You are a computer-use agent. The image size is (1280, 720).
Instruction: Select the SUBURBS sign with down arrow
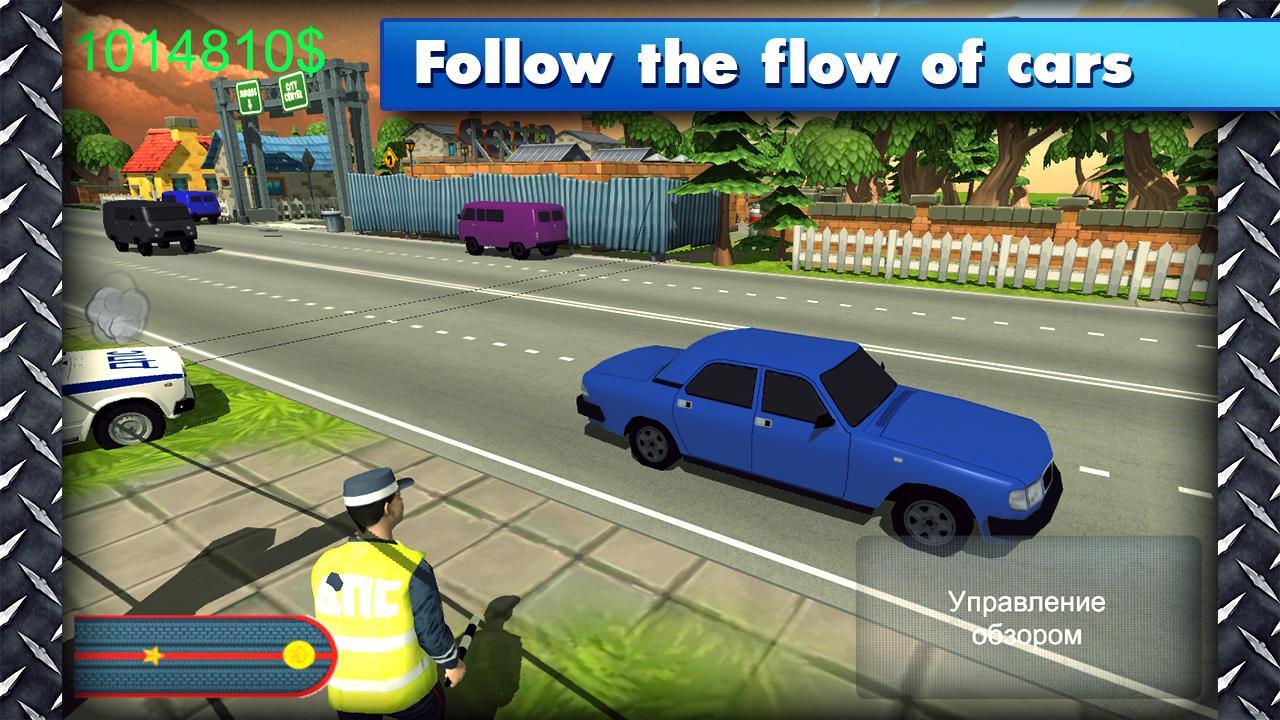click(x=249, y=96)
